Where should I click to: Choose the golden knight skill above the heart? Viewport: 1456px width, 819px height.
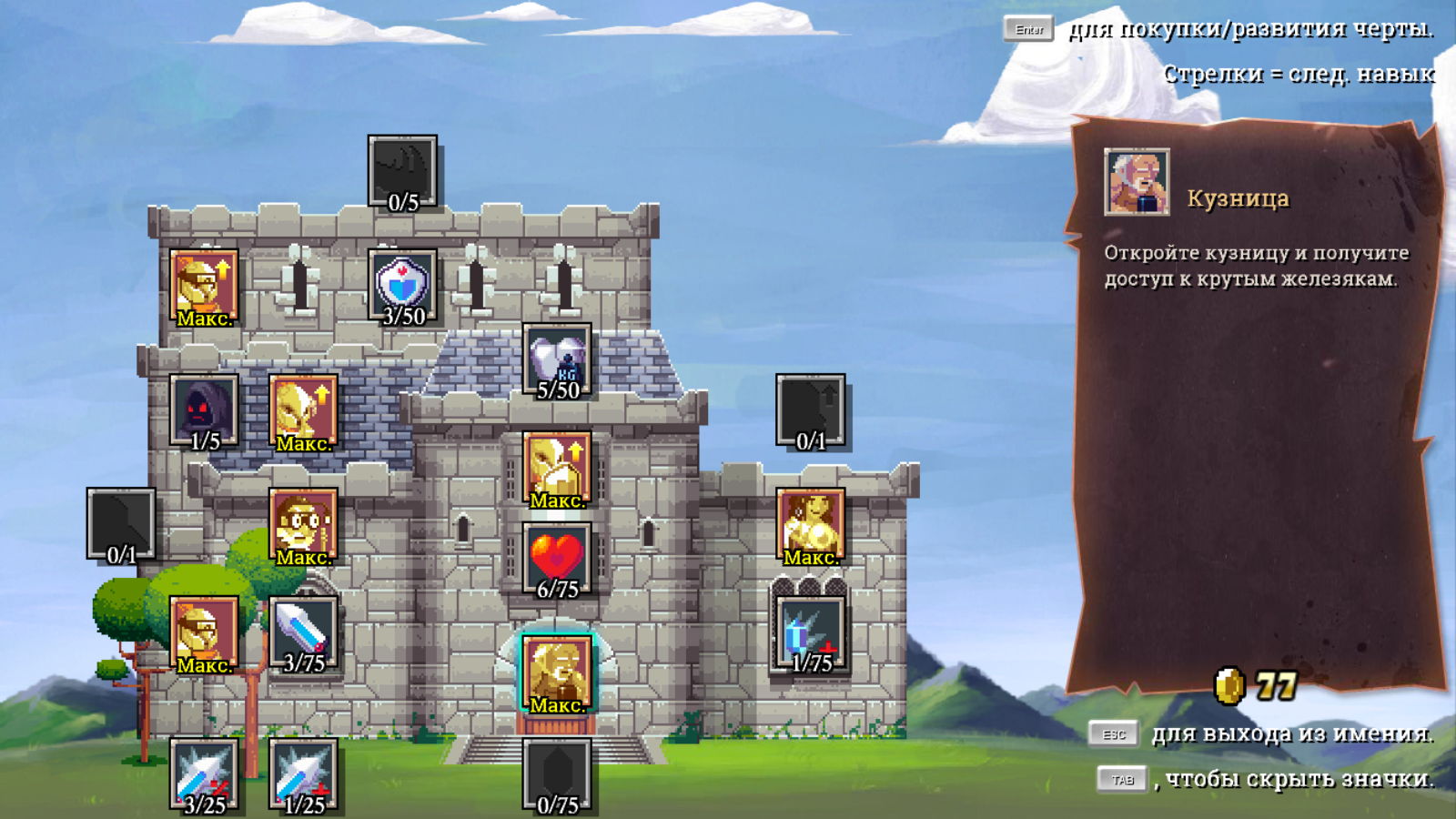pos(557,468)
